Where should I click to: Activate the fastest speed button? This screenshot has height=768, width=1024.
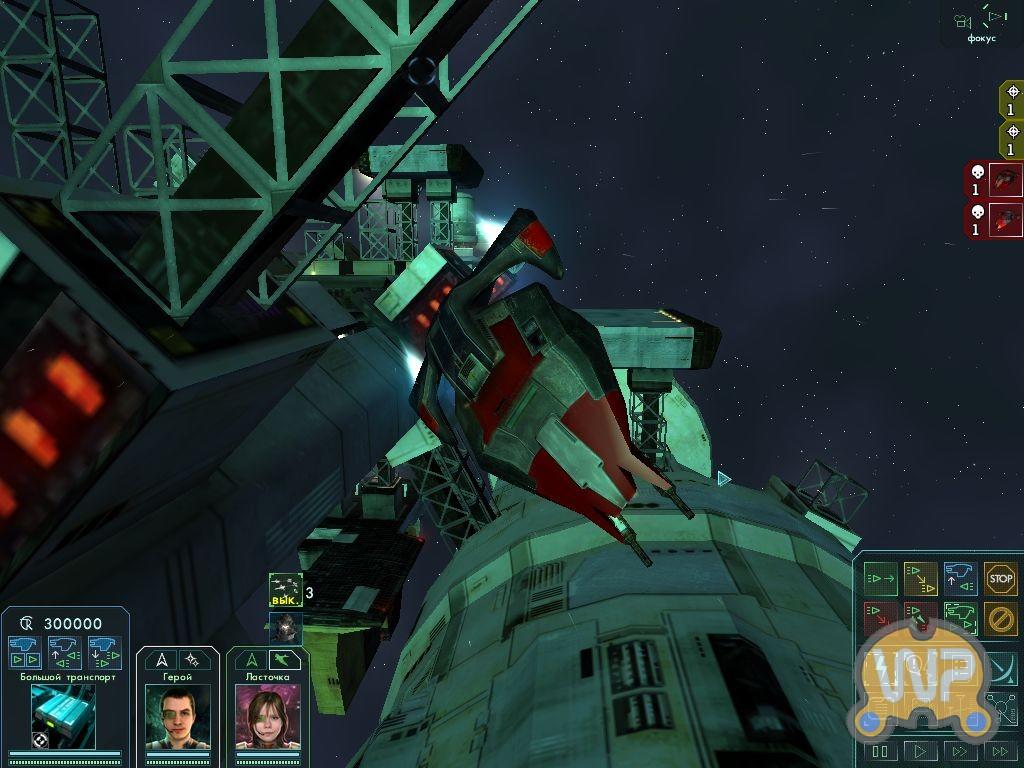(999, 751)
